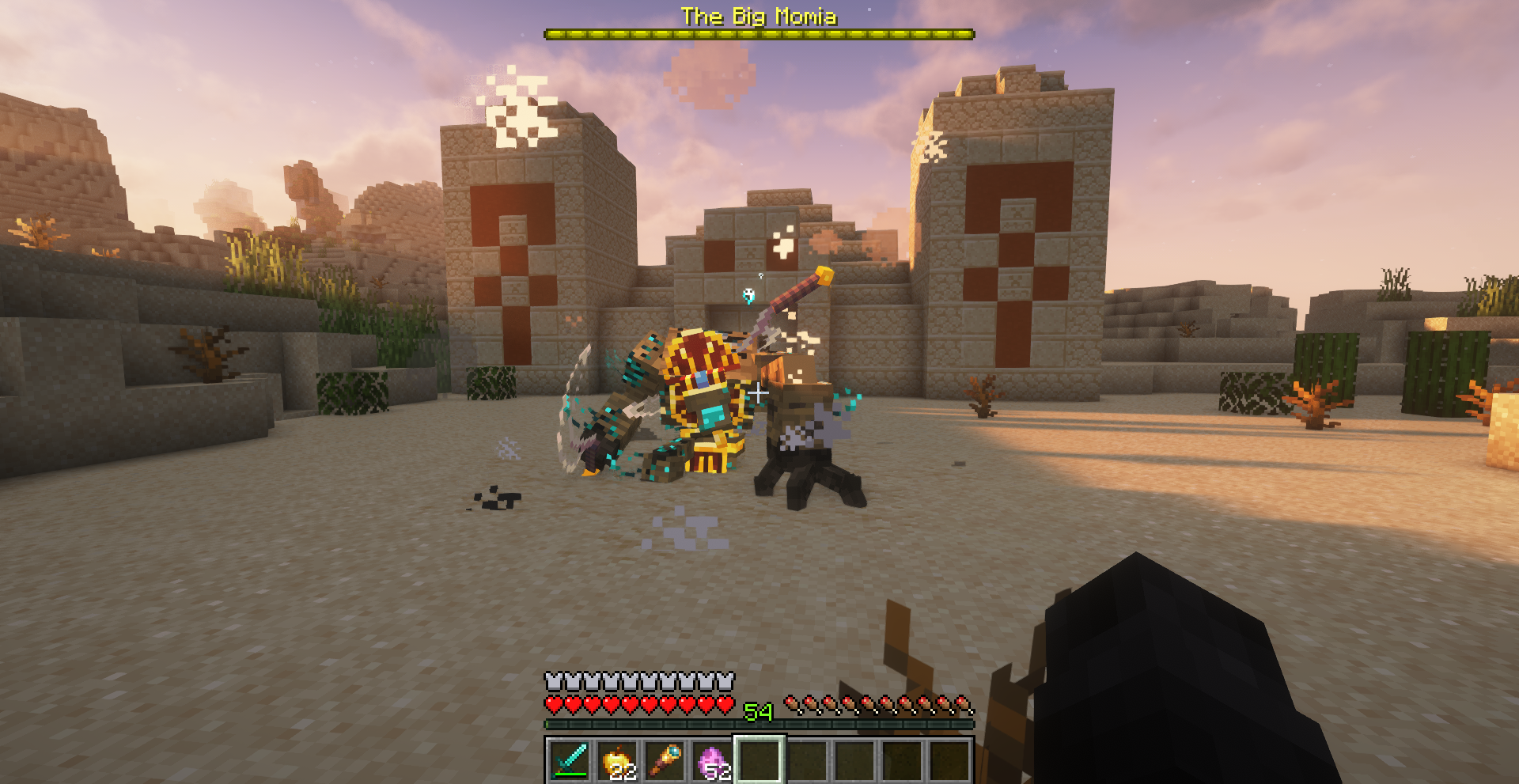The image size is (1519, 784).
Task: Click the leftmost heart in the health bar
Action: tap(552, 704)
